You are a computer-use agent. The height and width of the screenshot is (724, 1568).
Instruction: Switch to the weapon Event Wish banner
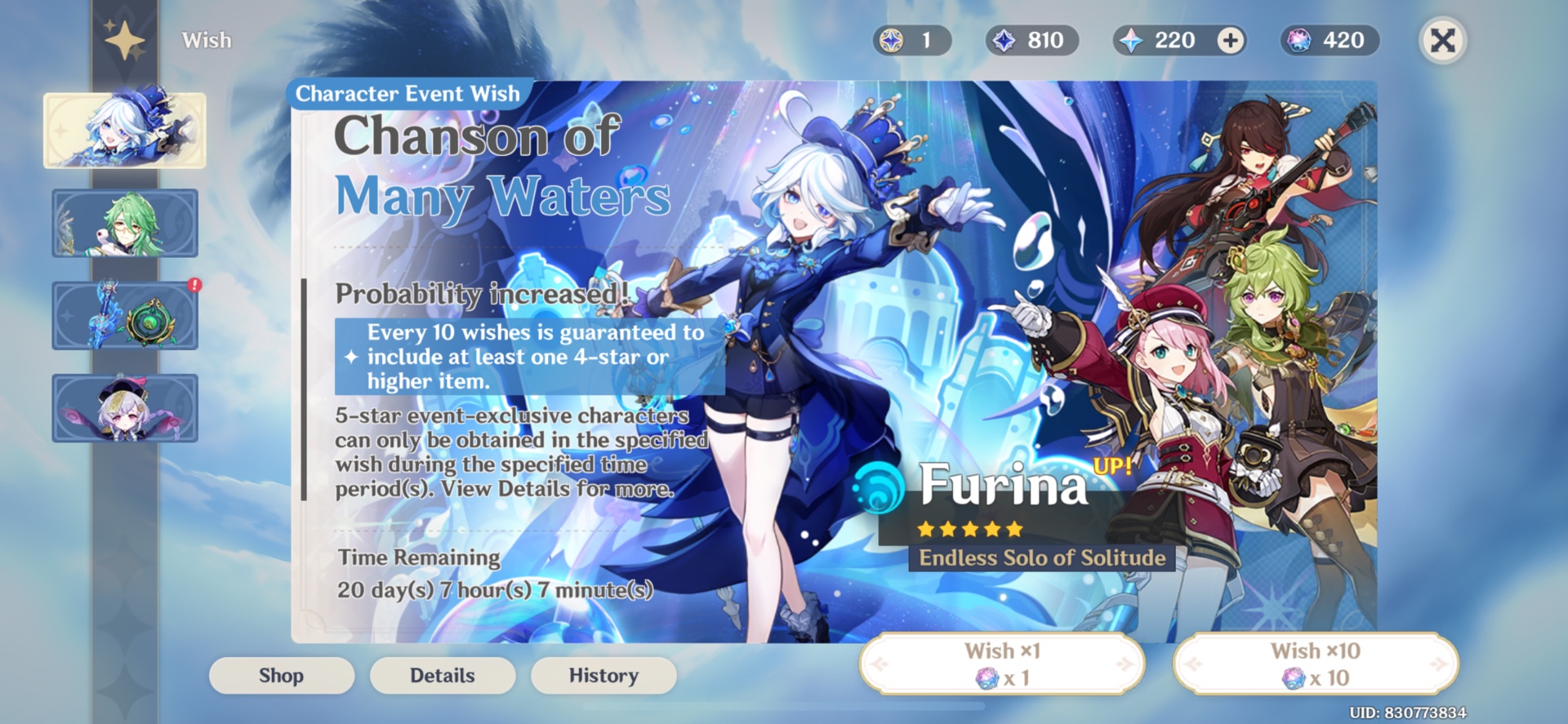[124, 316]
